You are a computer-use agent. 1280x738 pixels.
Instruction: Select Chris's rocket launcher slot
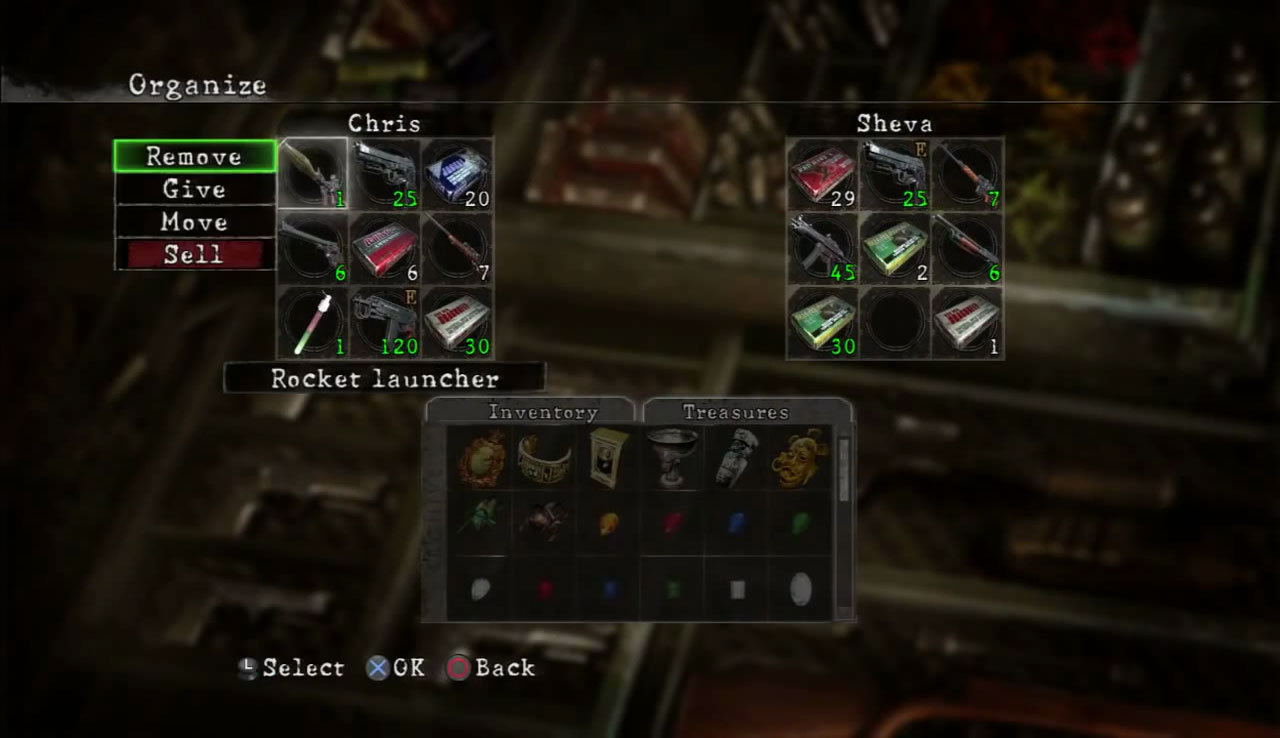(313, 174)
